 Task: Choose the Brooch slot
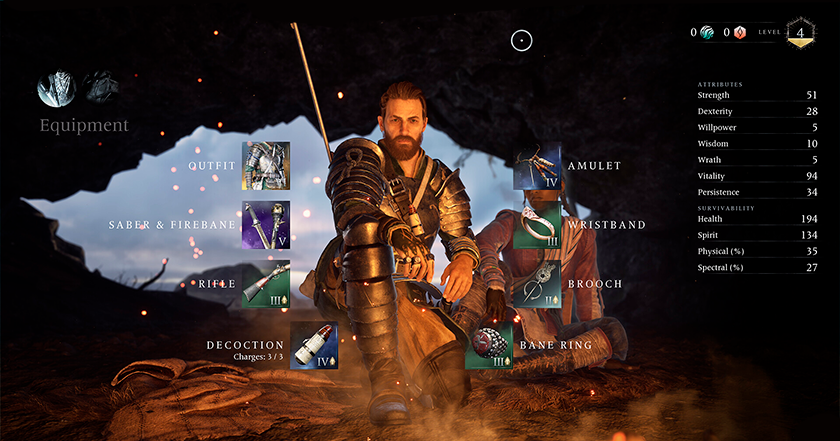537,284
